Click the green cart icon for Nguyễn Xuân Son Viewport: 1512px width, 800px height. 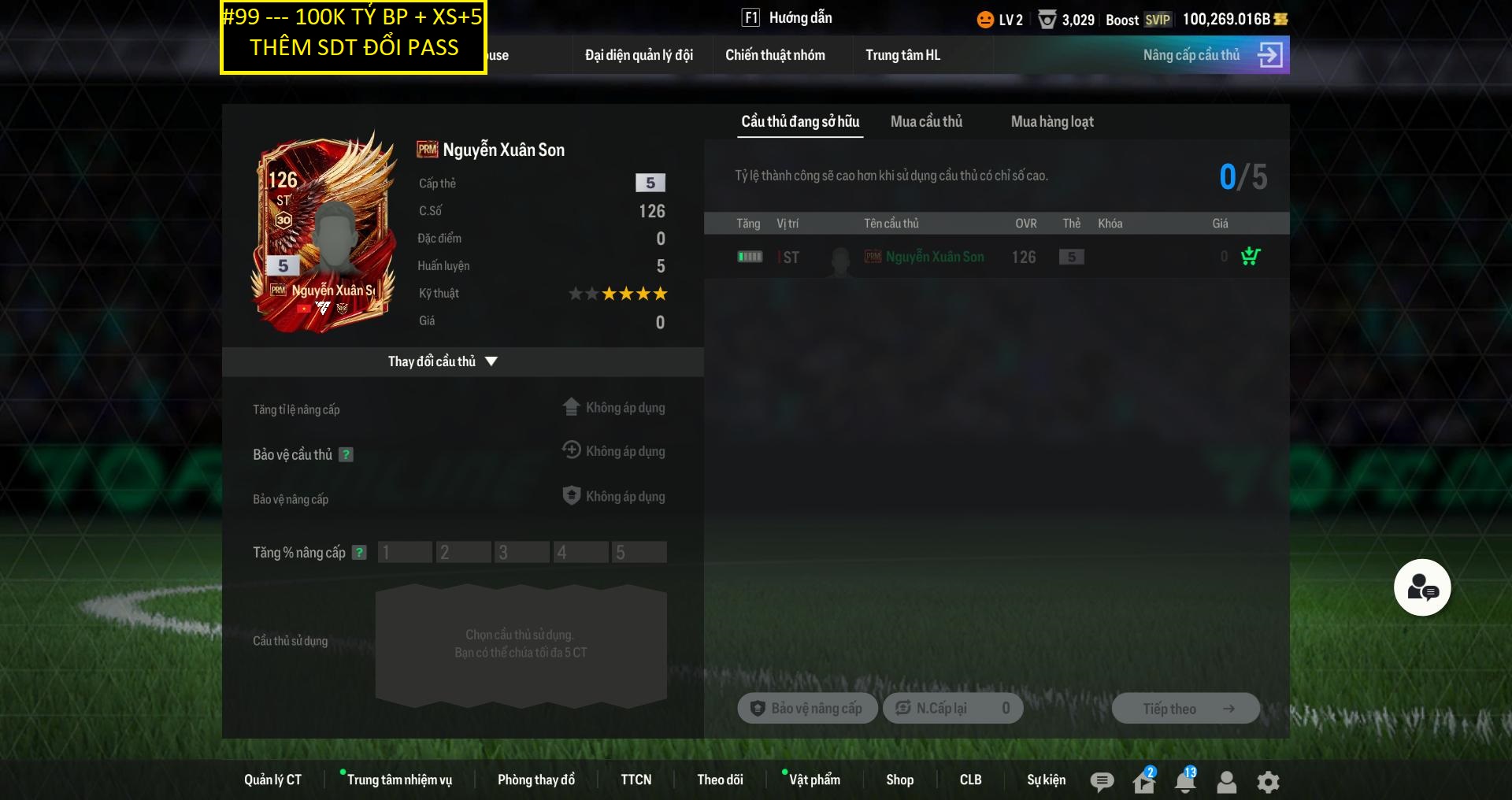(x=1250, y=257)
